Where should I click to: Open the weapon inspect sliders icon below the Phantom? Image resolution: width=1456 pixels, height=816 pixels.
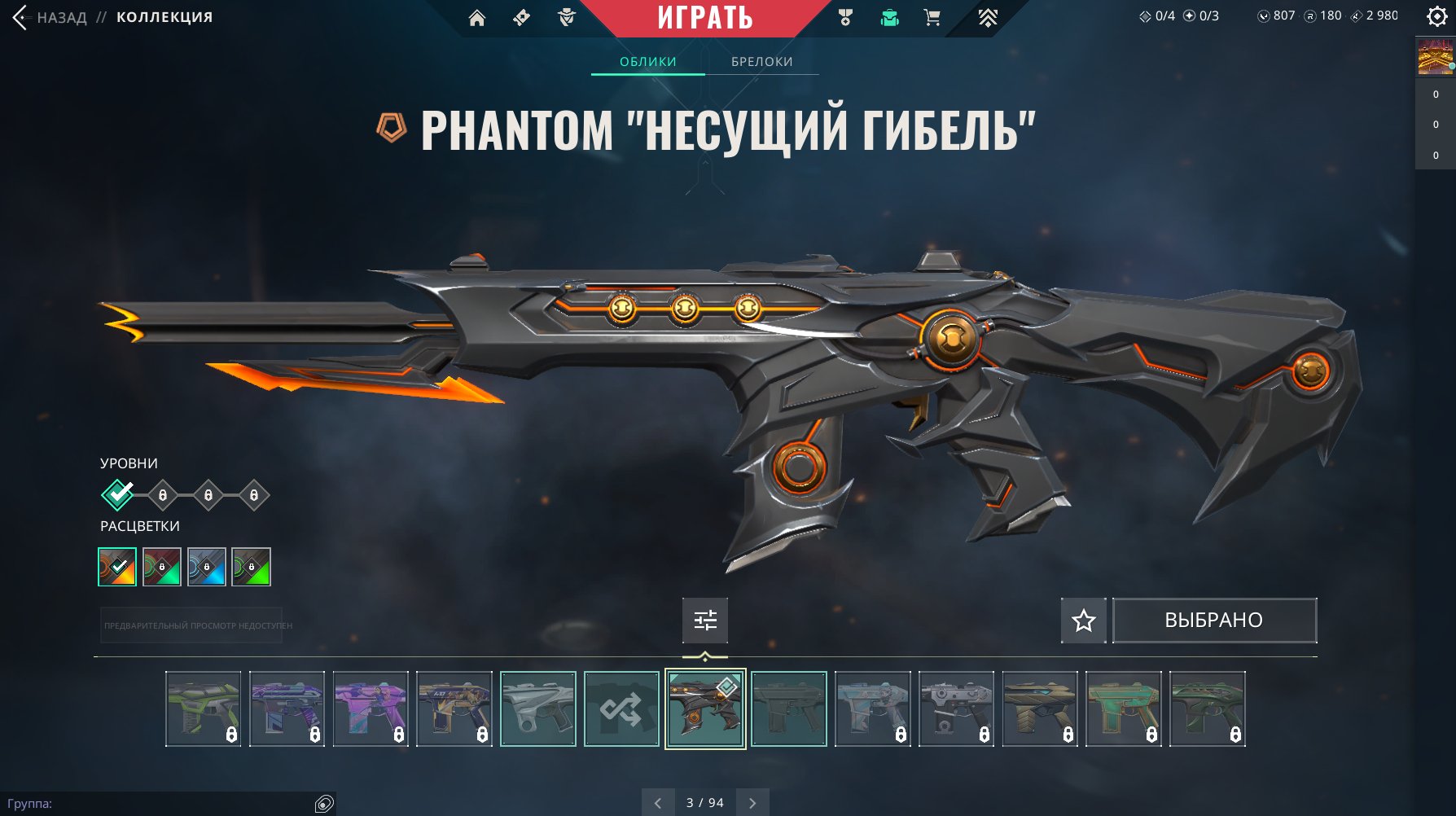(705, 620)
